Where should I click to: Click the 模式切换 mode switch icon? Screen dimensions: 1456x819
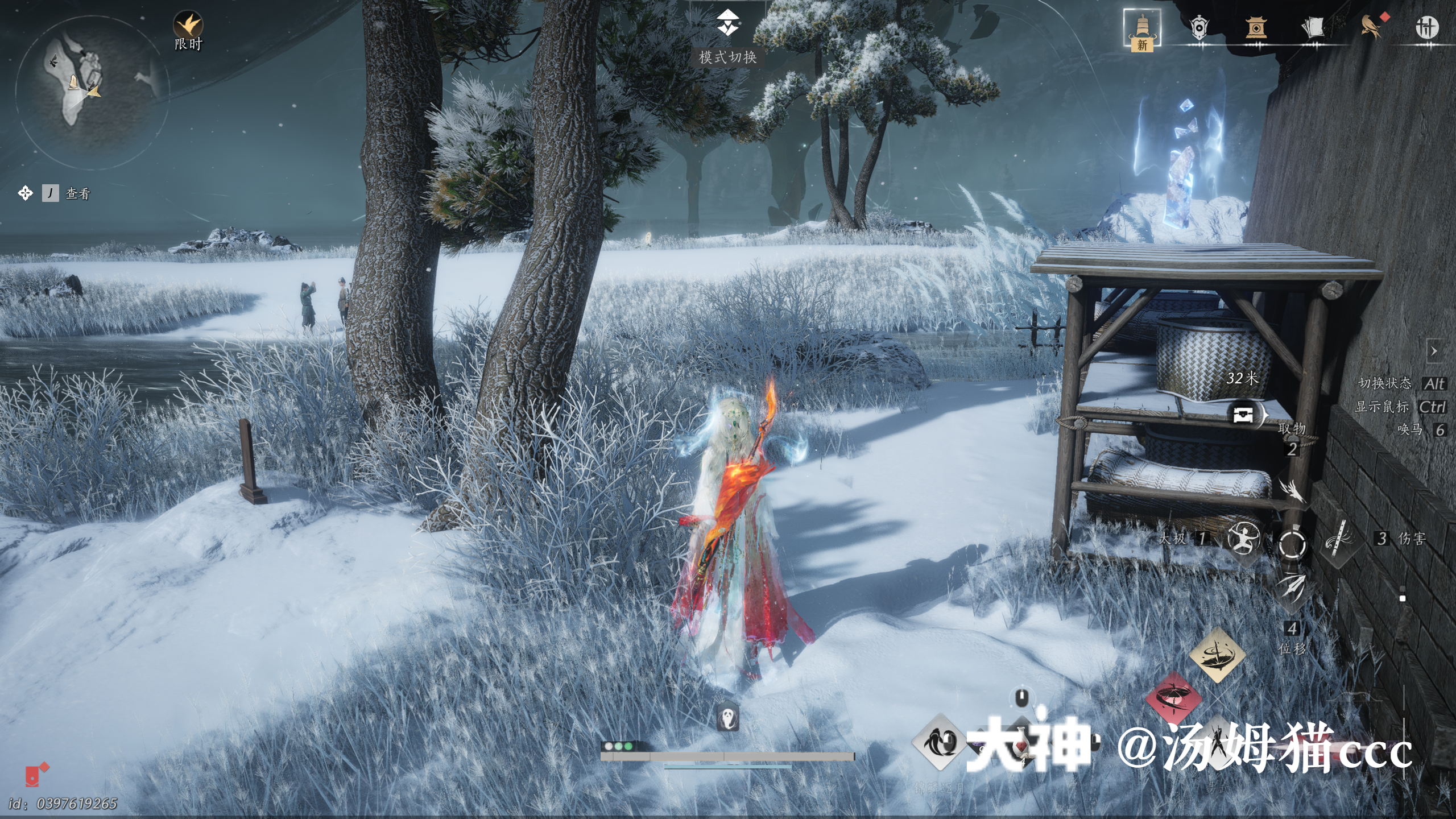[x=727, y=24]
